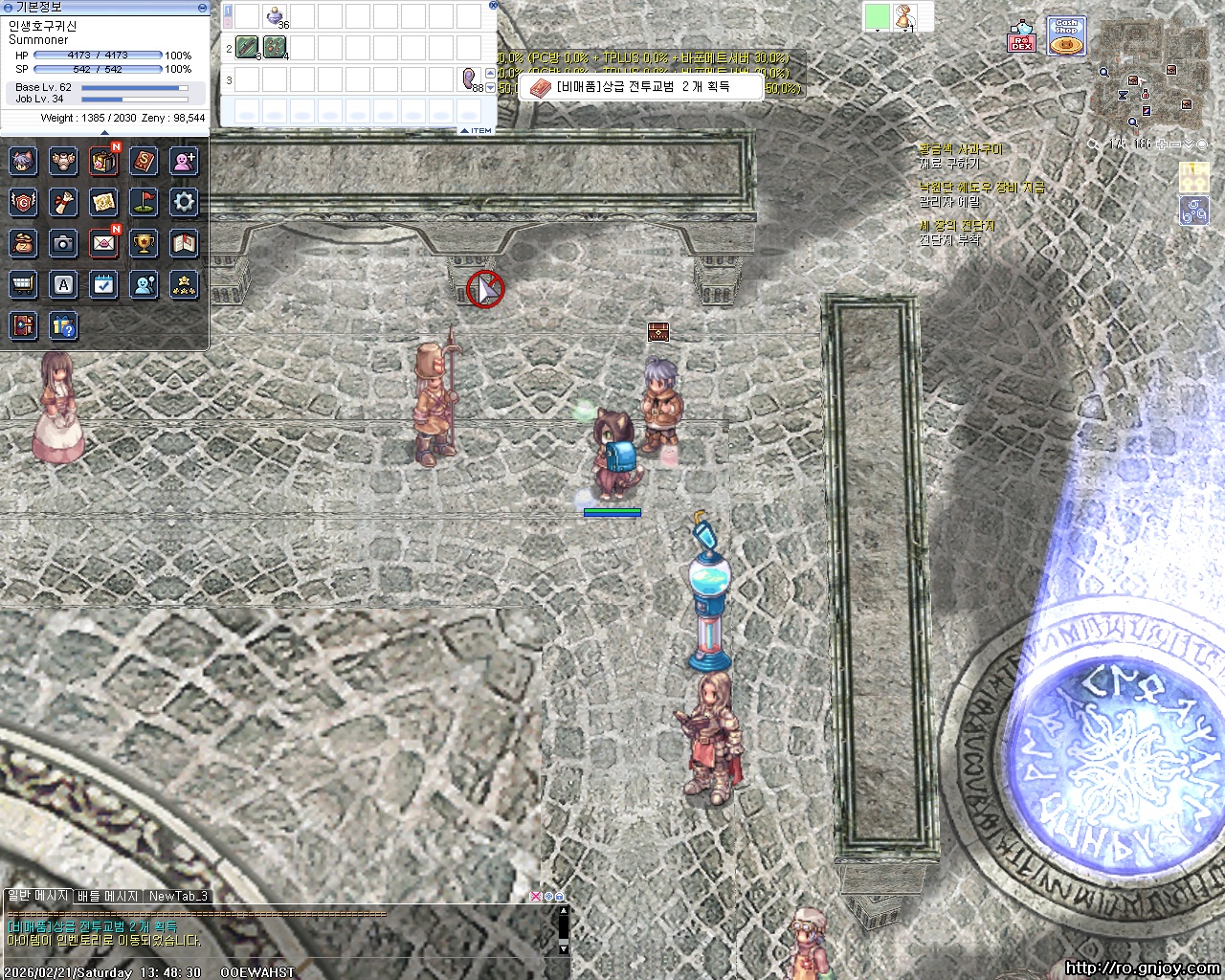Open the settings gear menu
This screenshot has height=980, width=1225.
[x=184, y=202]
